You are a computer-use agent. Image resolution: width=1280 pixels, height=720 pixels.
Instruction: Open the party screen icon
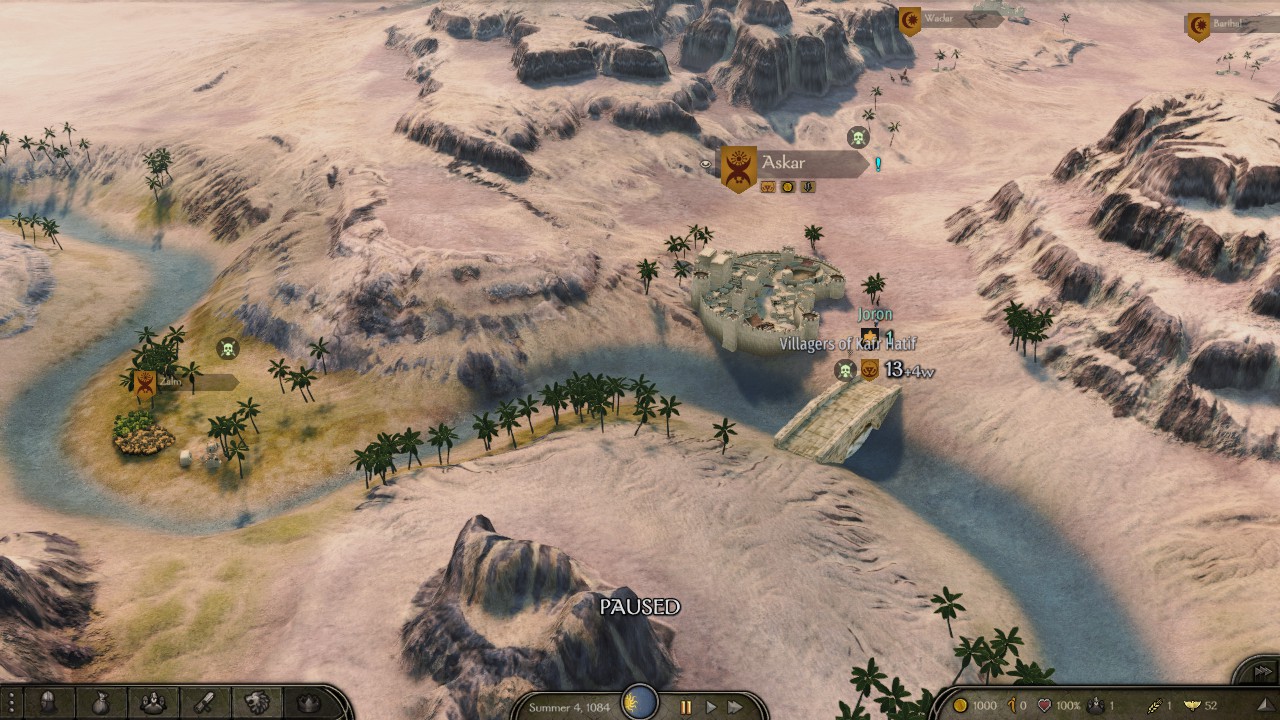152,703
